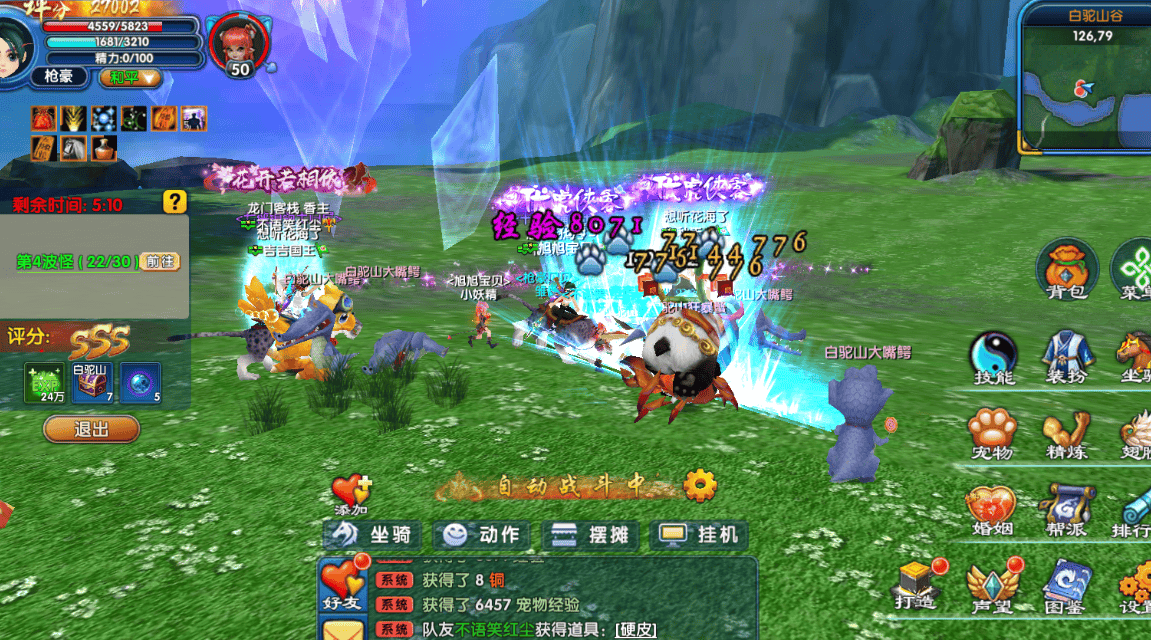Screen dimensions: 1151x640
Task: Open the 帮派 guild scroll icon
Action: (x=1063, y=507)
